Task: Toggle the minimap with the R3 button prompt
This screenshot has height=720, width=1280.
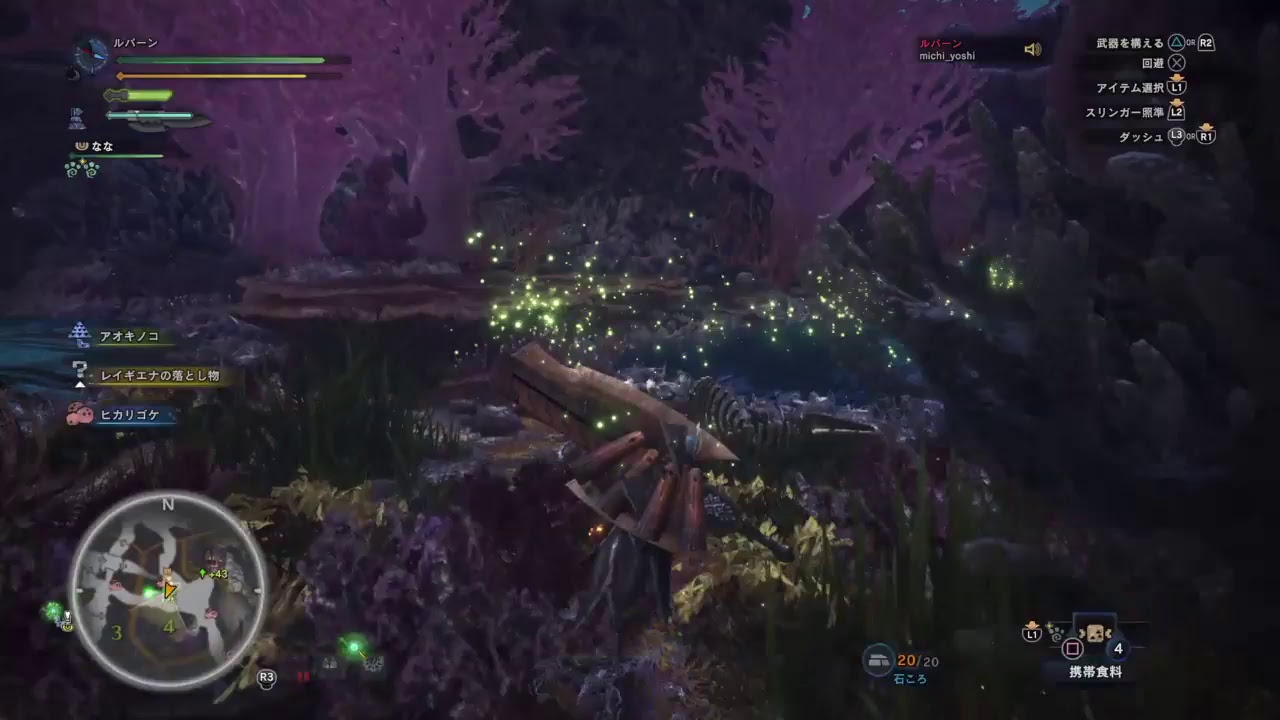Action: pos(266,675)
